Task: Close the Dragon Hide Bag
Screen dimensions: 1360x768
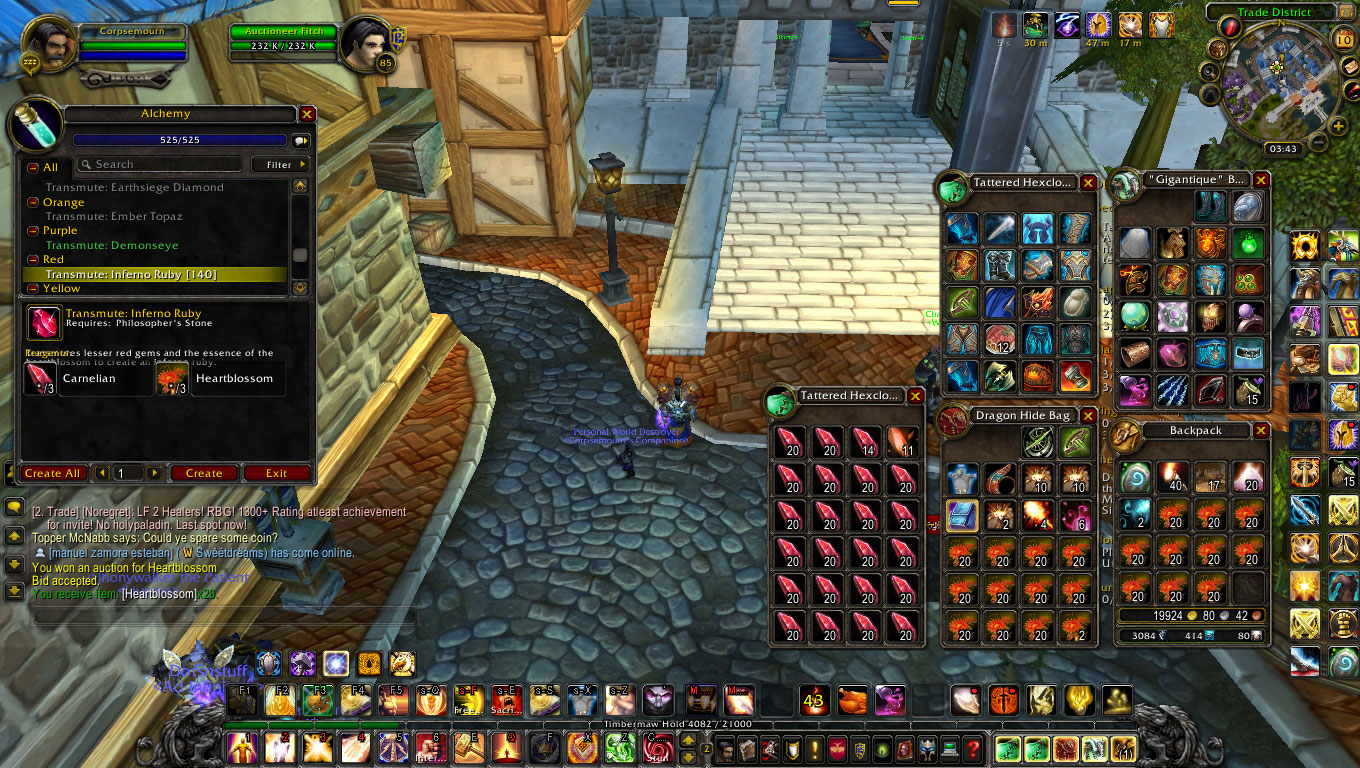Action: pos(1088,416)
